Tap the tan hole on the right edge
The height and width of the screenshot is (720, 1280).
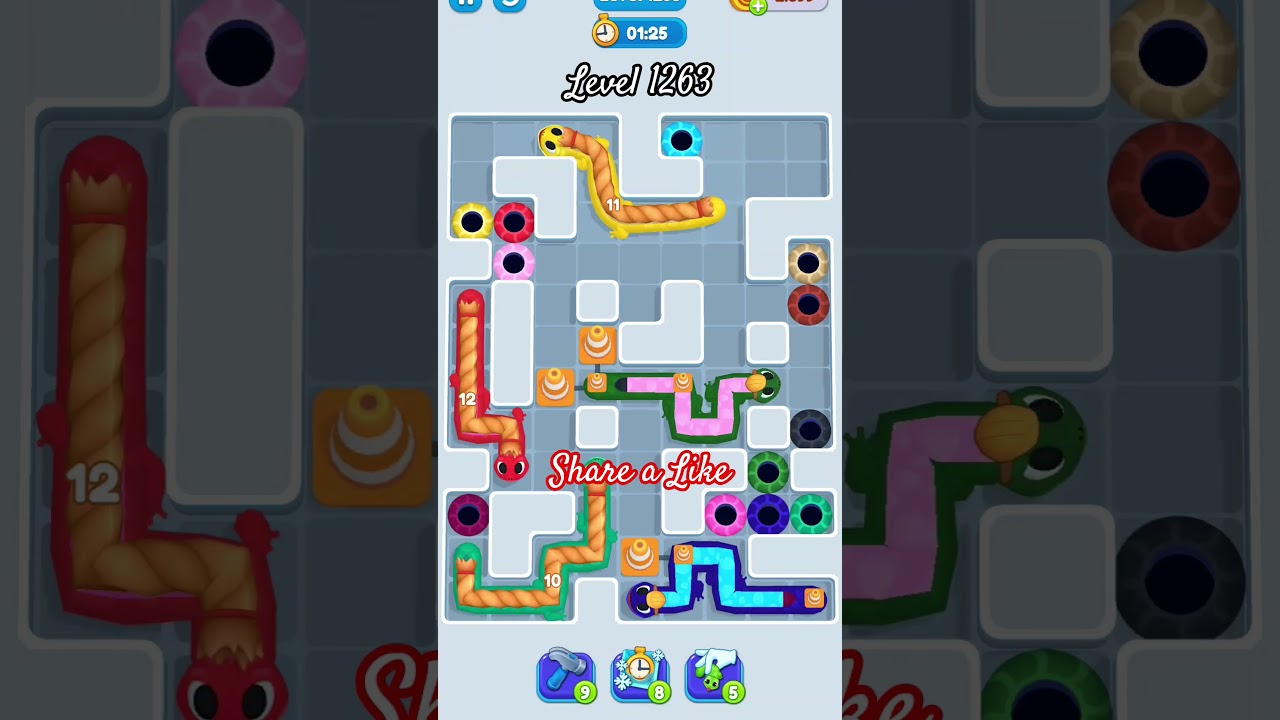point(807,263)
